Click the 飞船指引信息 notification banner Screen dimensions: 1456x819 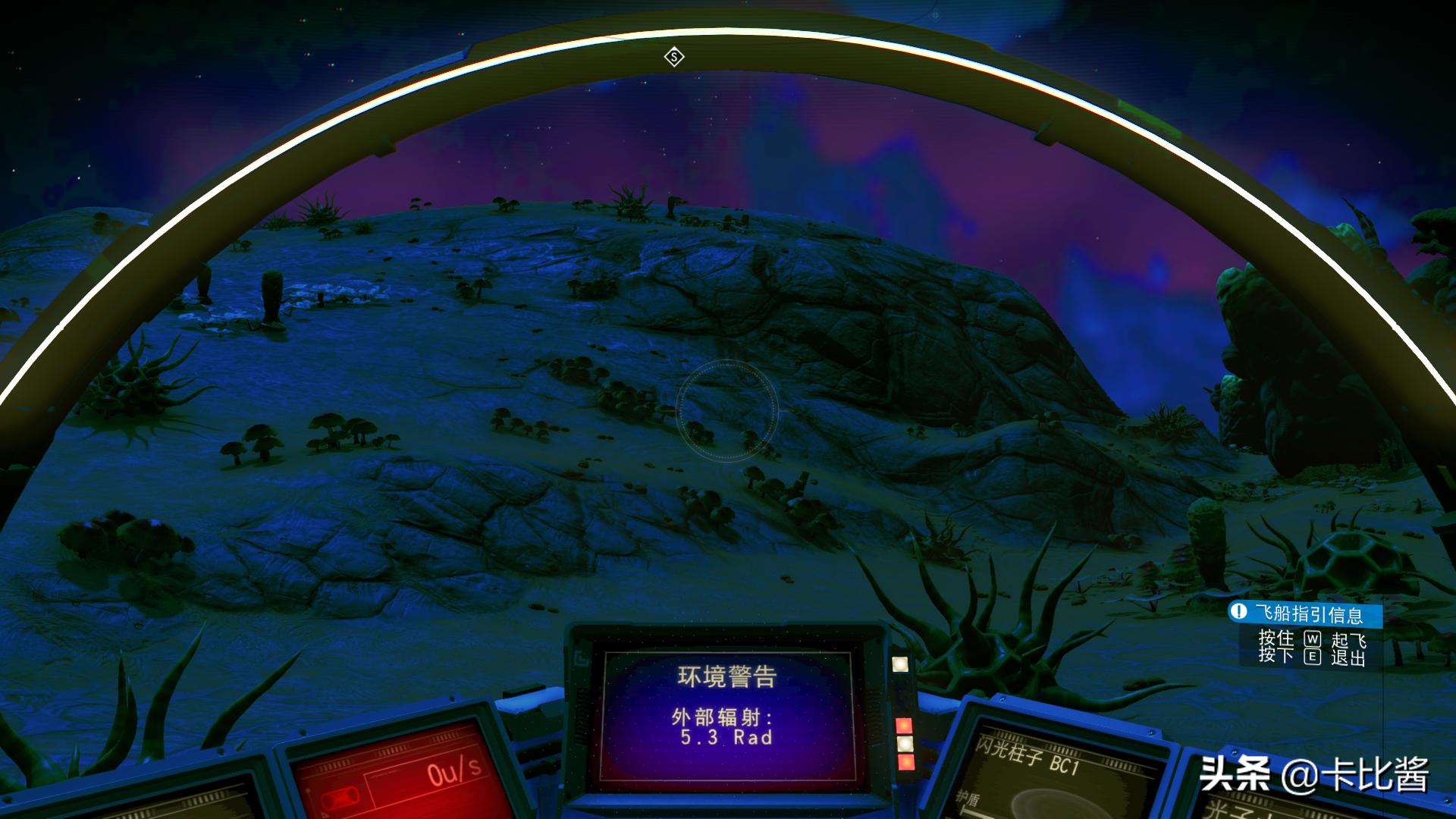tap(1304, 613)
